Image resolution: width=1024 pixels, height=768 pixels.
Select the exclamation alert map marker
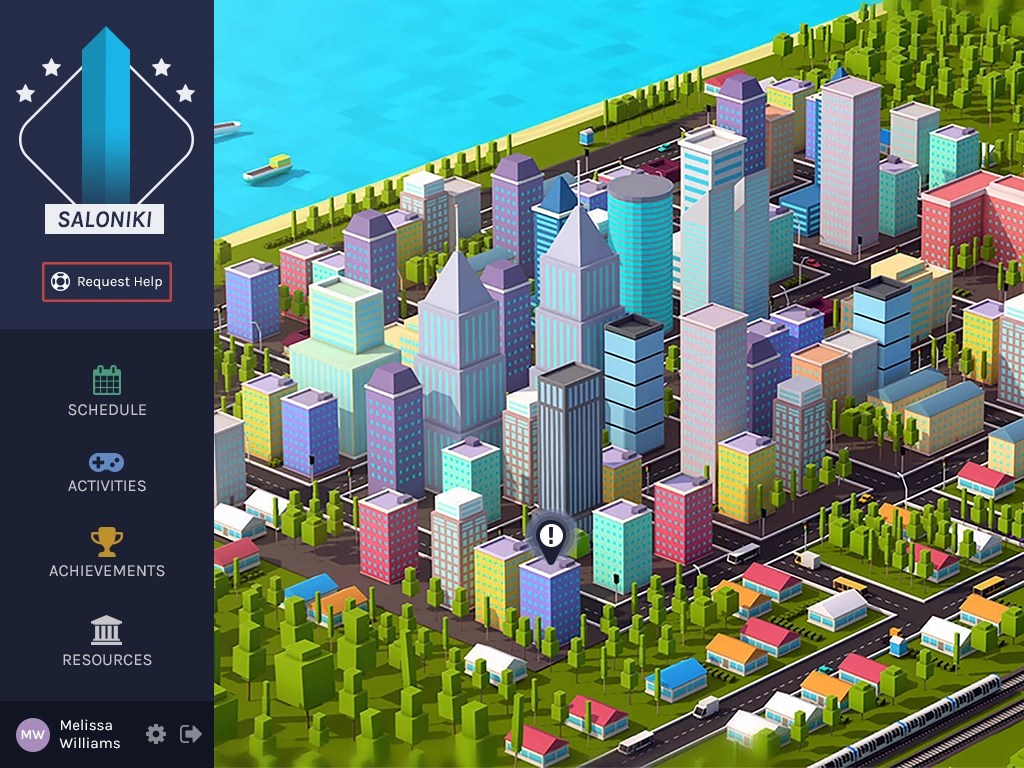click(550, 536)
